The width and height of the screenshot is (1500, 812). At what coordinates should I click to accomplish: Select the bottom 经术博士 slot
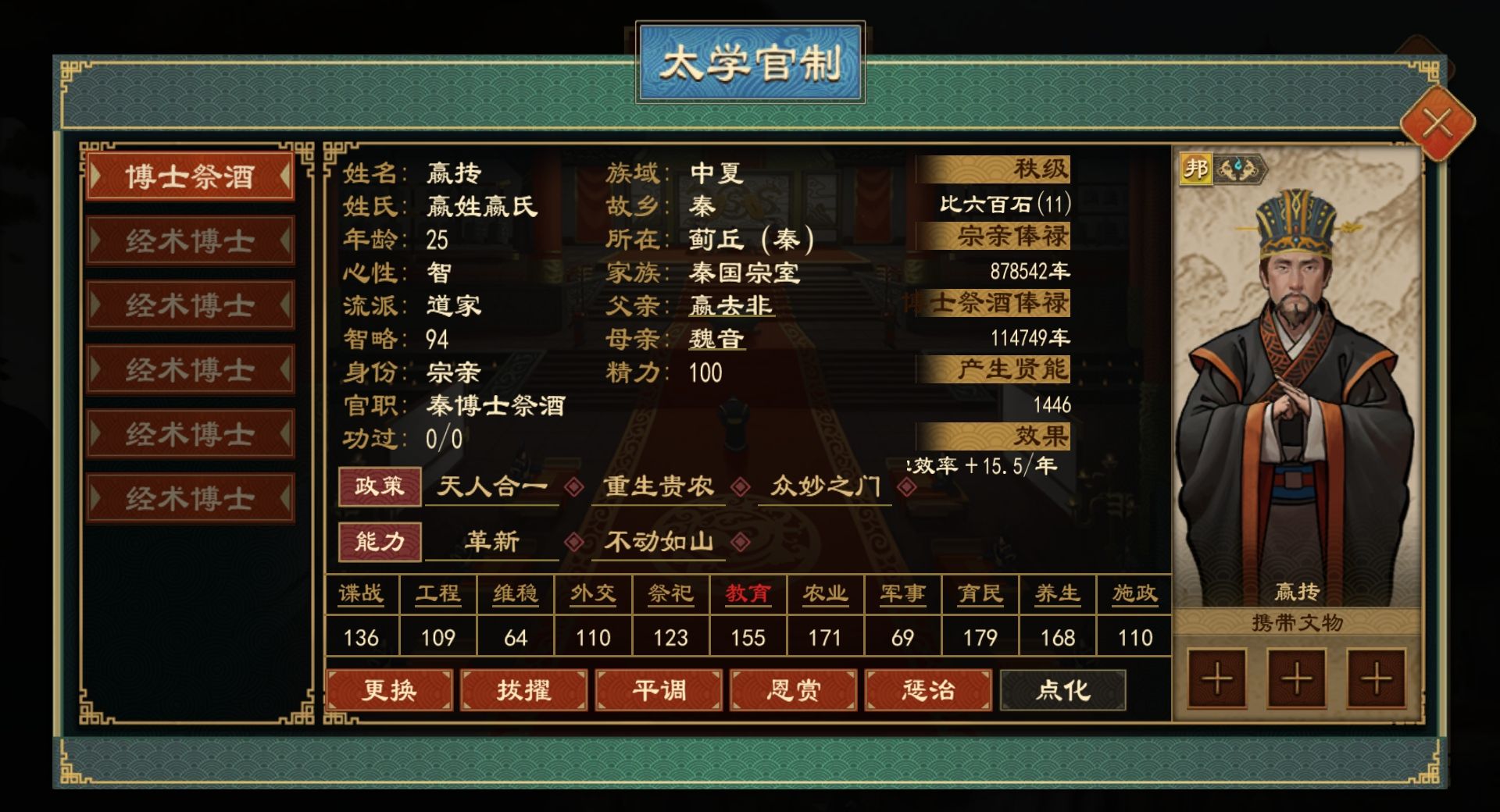pyautogui.click(x=190, y=497)
